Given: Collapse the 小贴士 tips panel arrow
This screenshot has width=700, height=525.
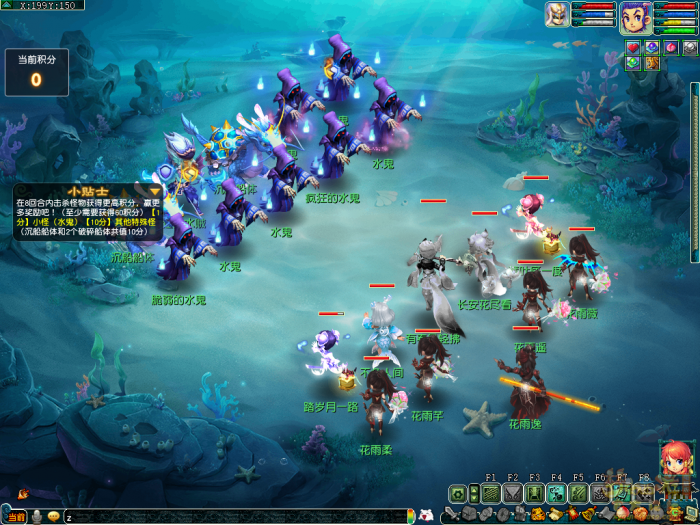Looking at the screenshot, I should coord(155,191).
